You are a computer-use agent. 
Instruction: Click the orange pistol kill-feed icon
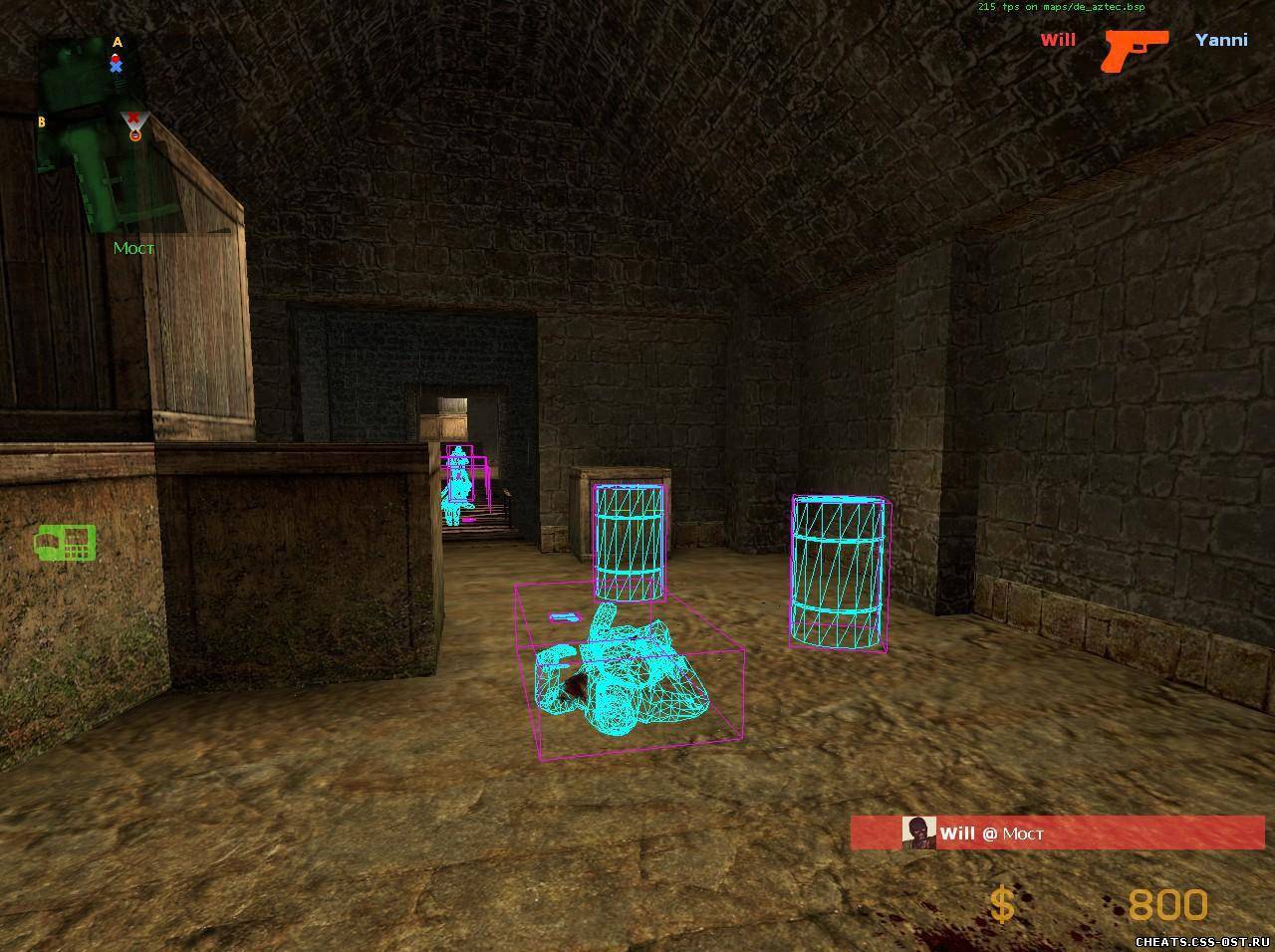pos(1135,49)
